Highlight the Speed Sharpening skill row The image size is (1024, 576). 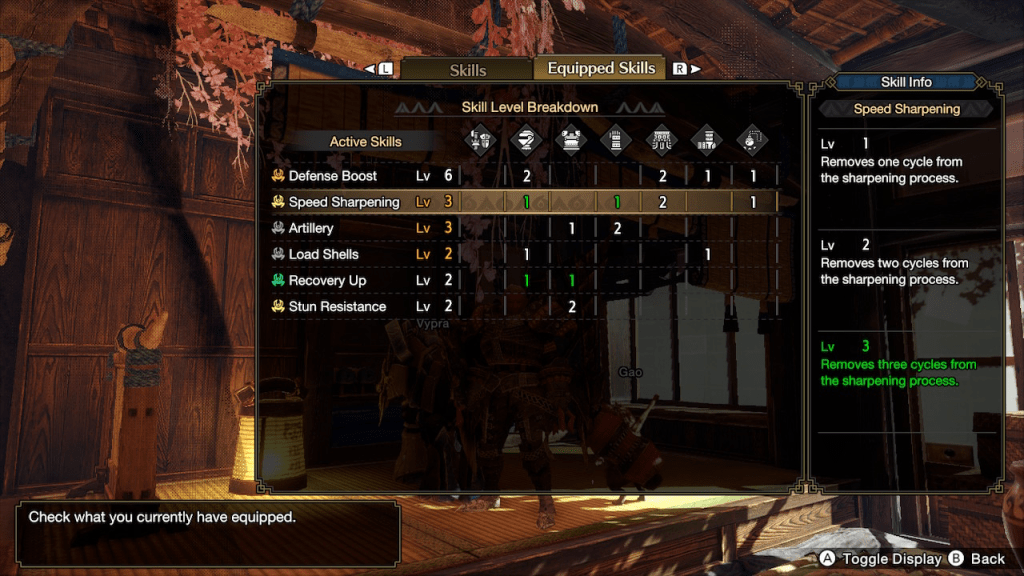click(x=344, y=202)
